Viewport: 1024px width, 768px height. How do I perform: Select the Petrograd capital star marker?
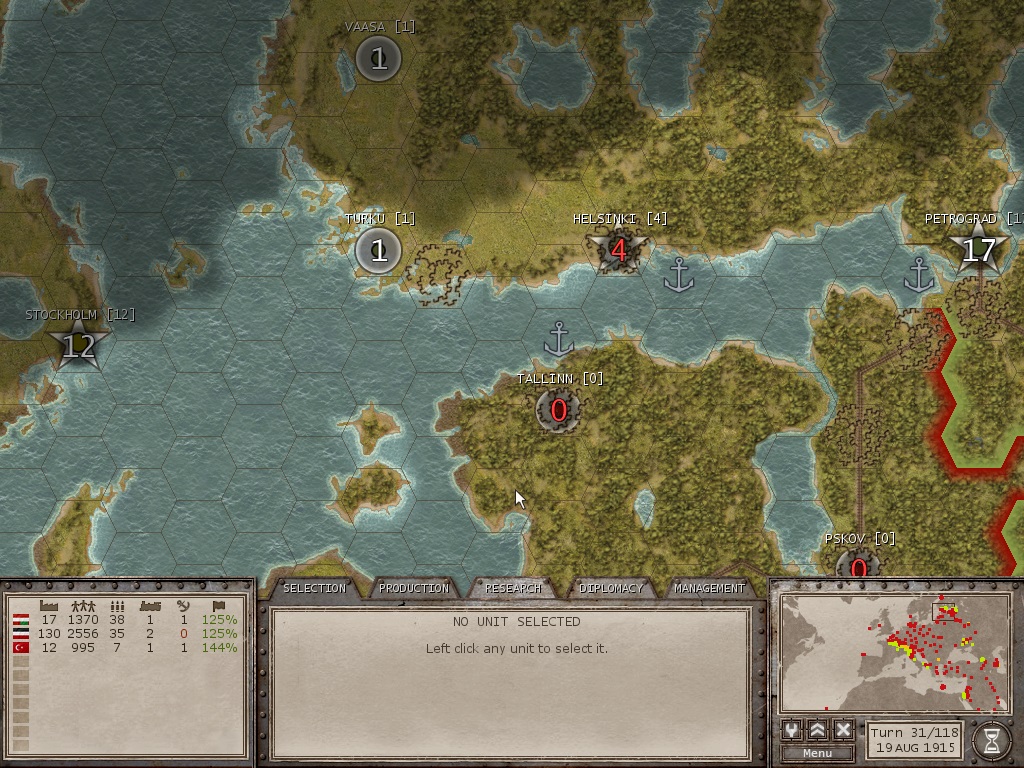click(x=977, y=249)
